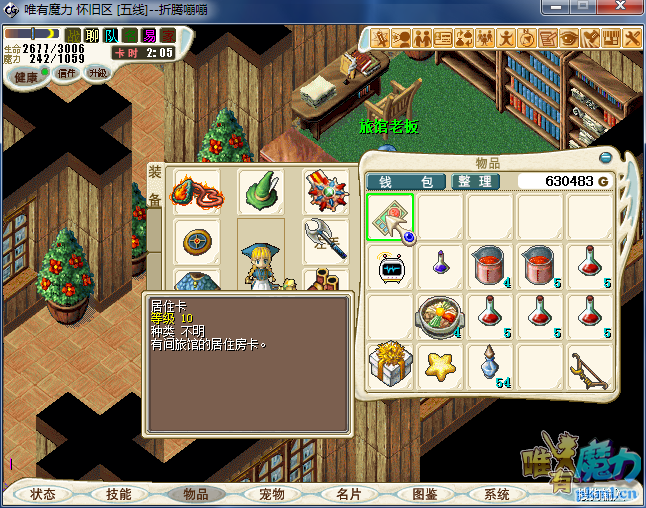Pick the yellow star item
This screenshot has height=508, width=646.
(440, 365)
